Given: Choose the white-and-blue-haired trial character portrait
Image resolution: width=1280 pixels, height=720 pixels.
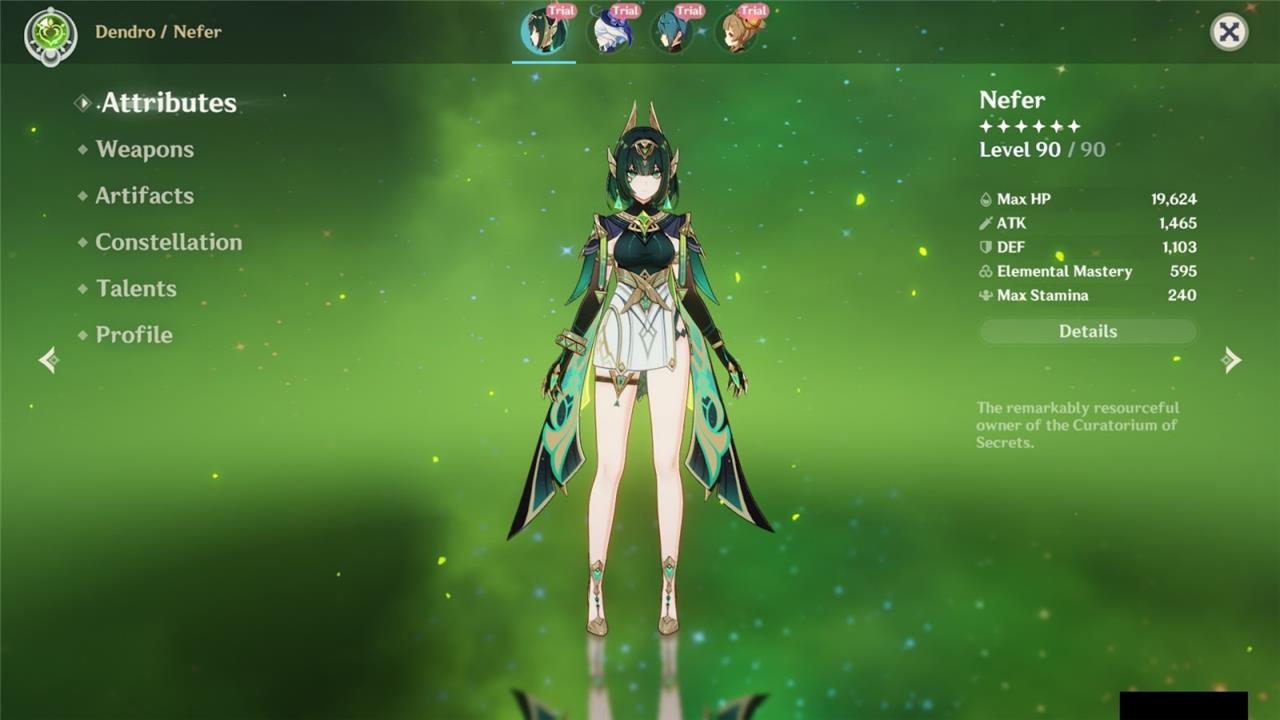Looking at the screenshot, I should coord(608,31).
